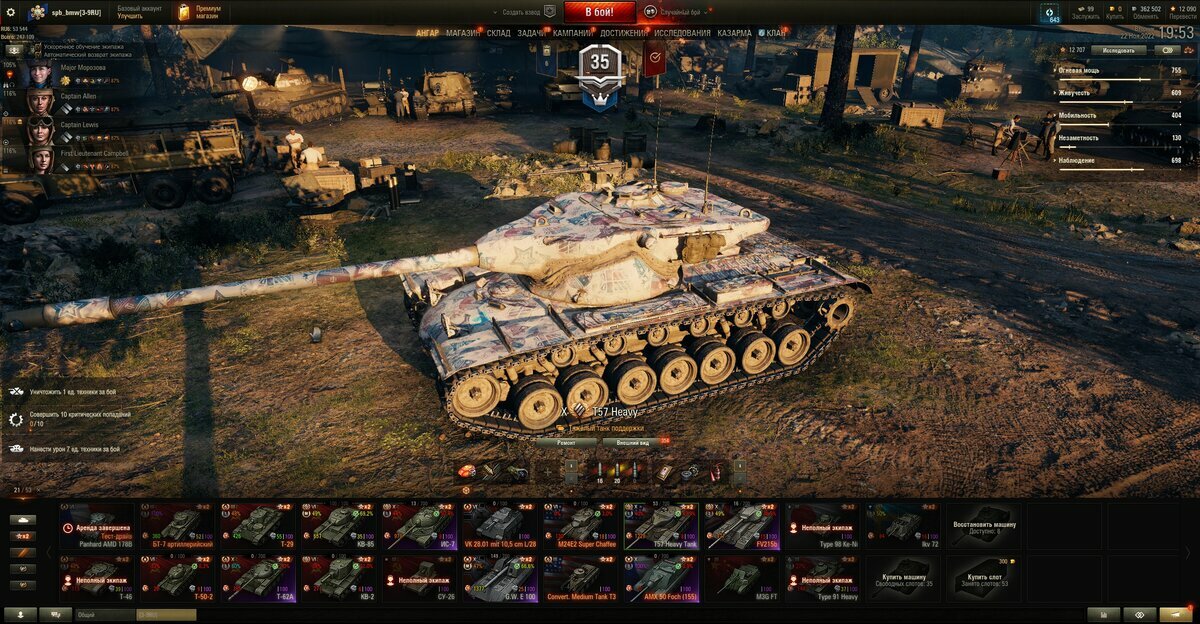Select the AMX 50 Foch (155) tile
This screenshot has width=1200, height=624.
pos(661,578)
